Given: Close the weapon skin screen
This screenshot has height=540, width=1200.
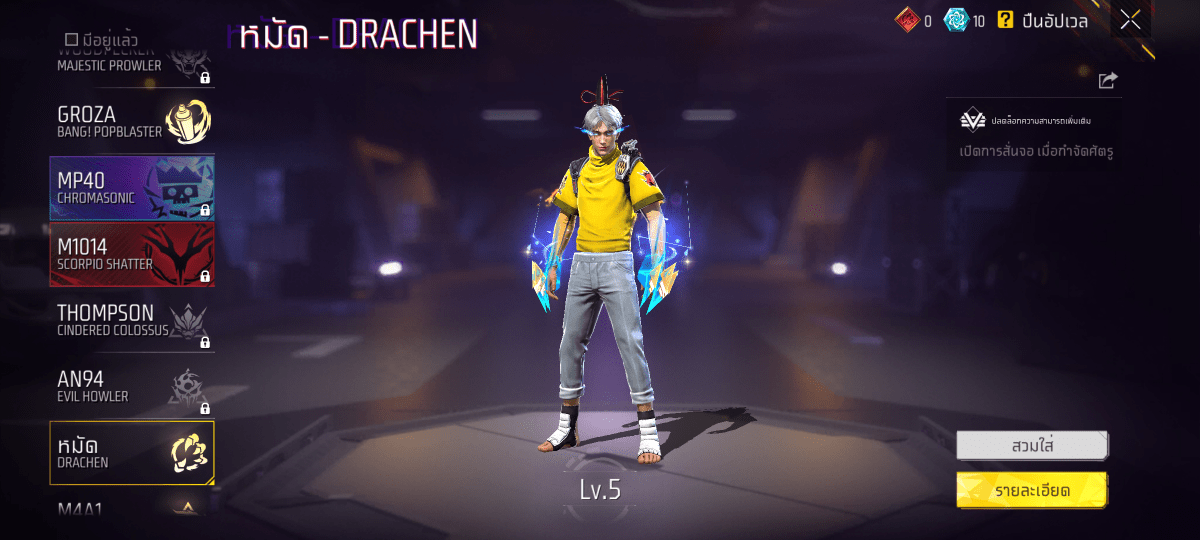Looking at the screenshot, I should click(x=1130, y=19).
